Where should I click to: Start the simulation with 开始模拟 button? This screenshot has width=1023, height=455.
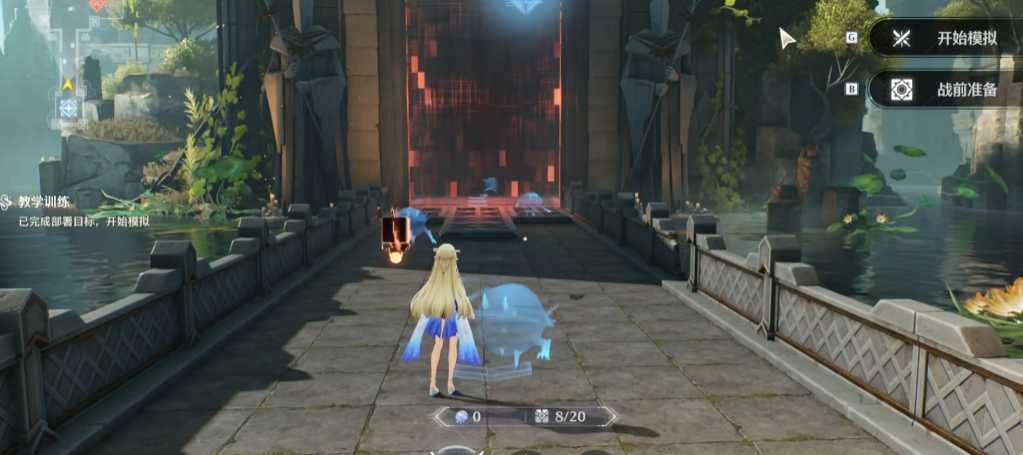click(x=945, y=39)
